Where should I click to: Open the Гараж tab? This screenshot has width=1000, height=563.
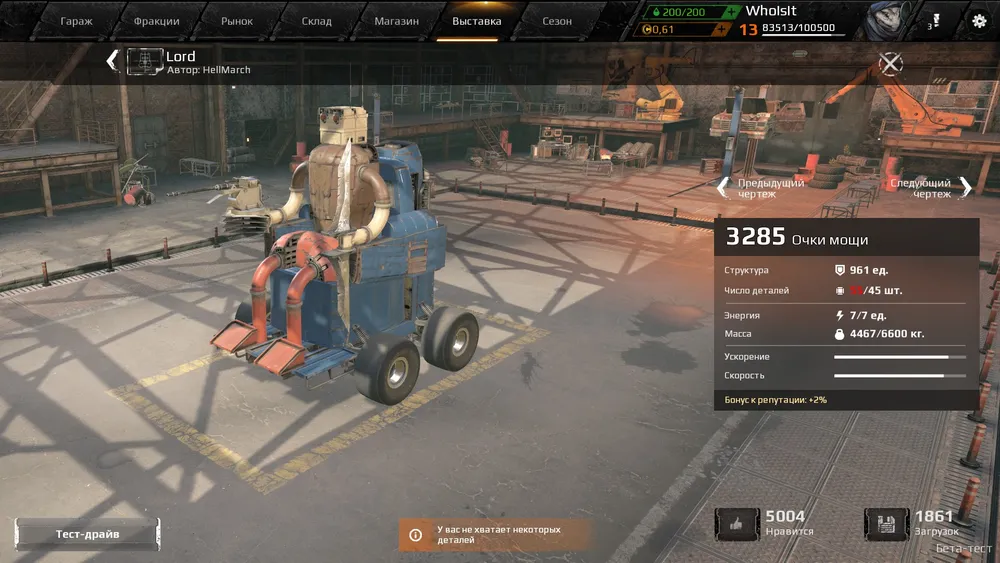(76, 21)
